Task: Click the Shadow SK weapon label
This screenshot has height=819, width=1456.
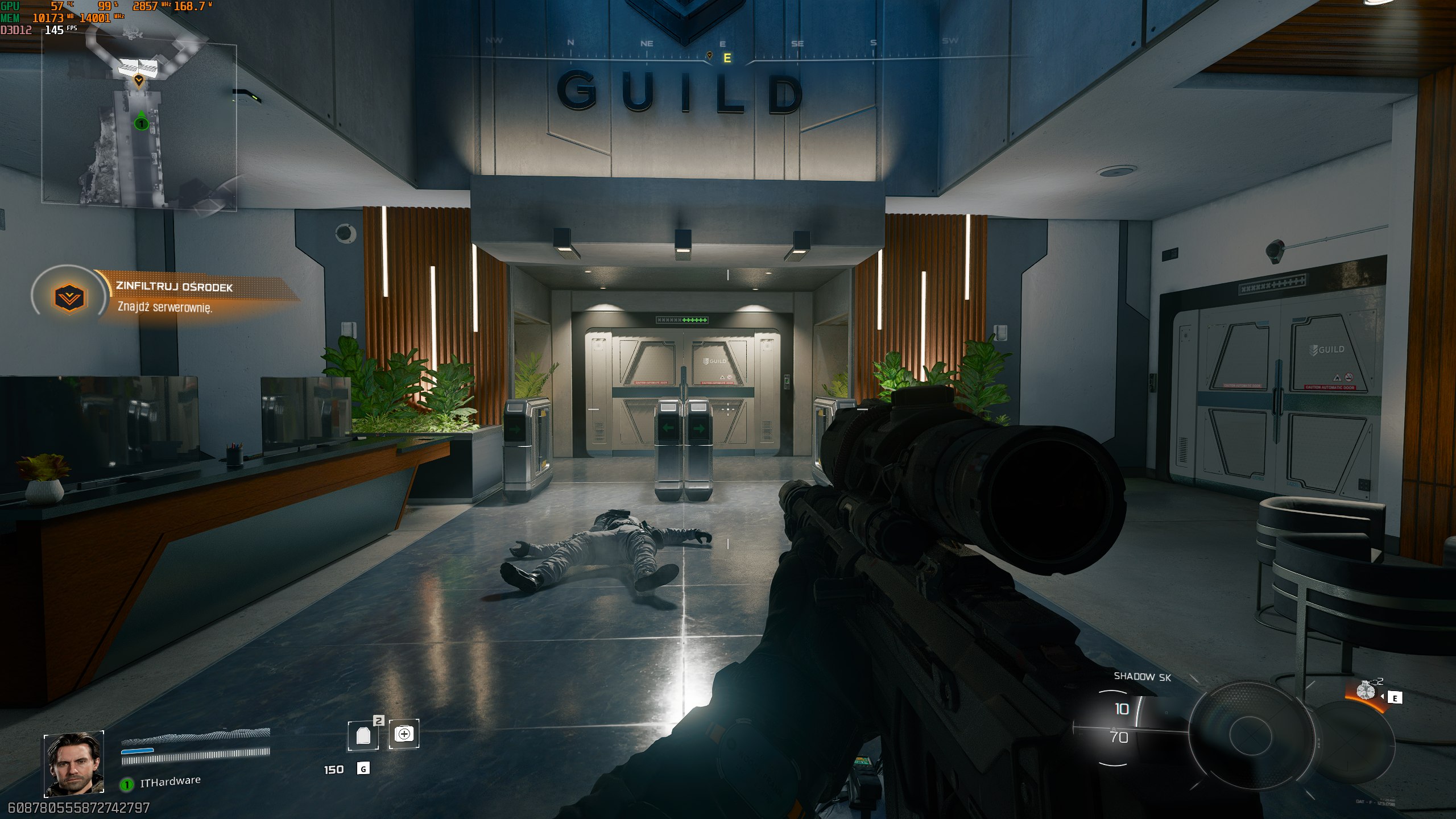Action: [x=1142, y=677]
